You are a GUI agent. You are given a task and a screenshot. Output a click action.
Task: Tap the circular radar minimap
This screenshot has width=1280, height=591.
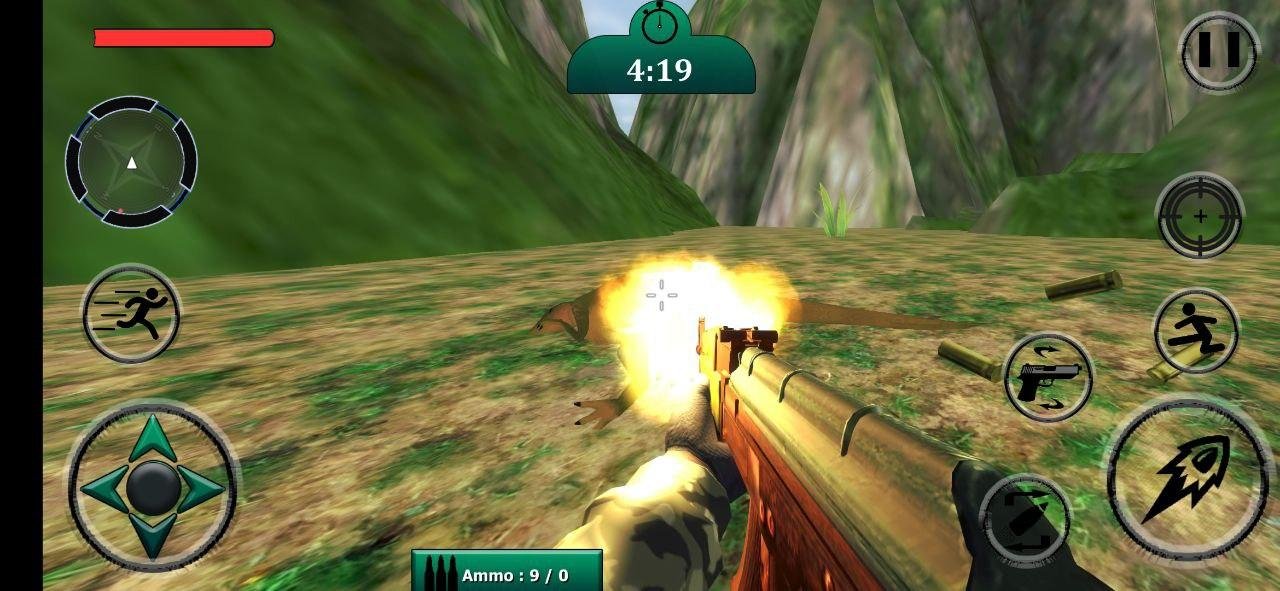[131, 161]
